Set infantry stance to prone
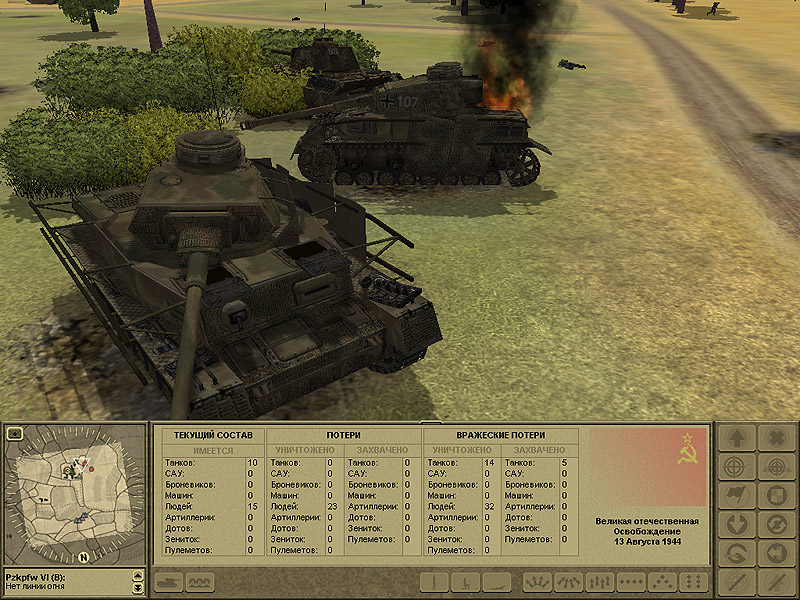 coord(497,582)
